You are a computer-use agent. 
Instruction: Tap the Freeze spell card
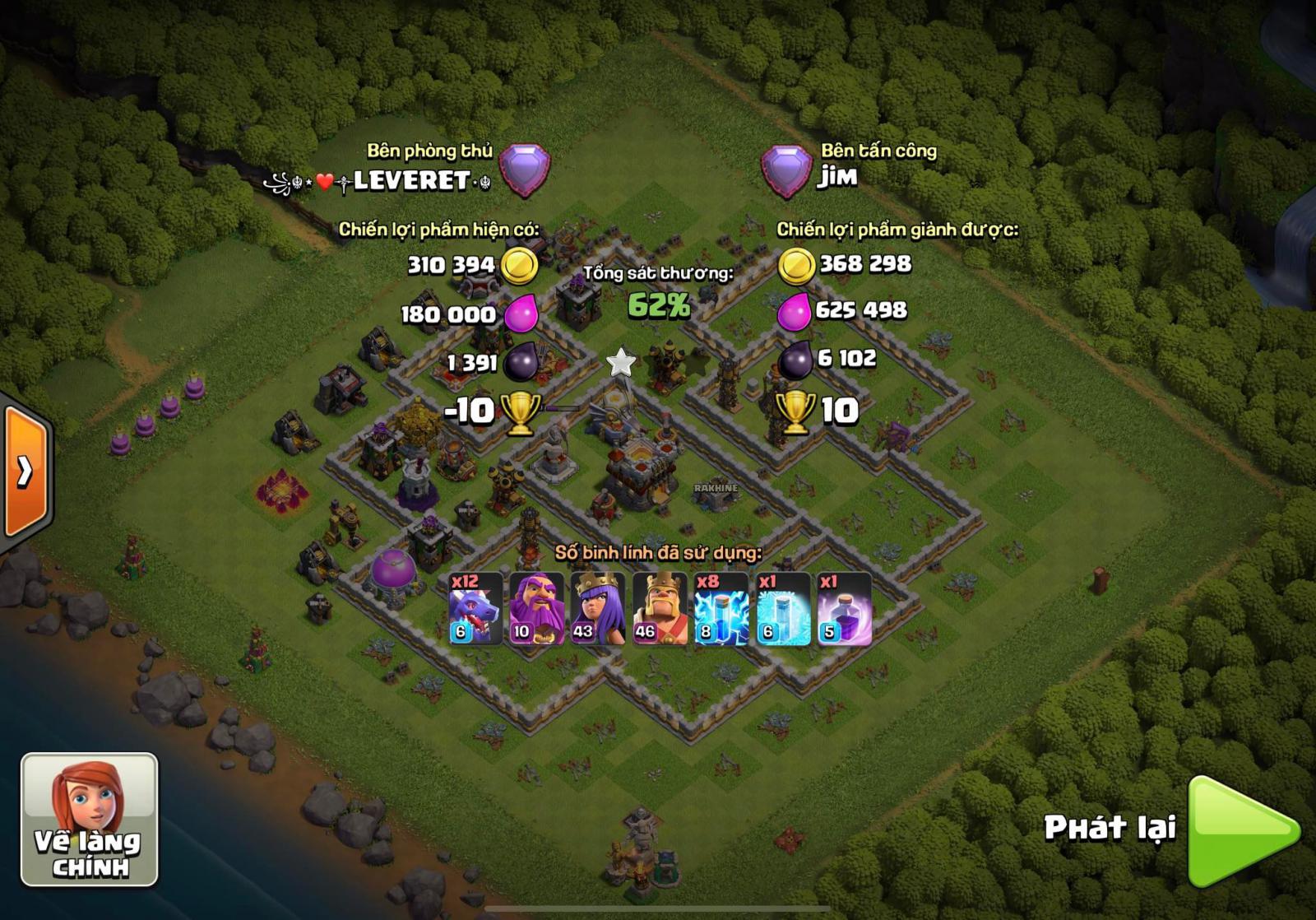(783, 609)
